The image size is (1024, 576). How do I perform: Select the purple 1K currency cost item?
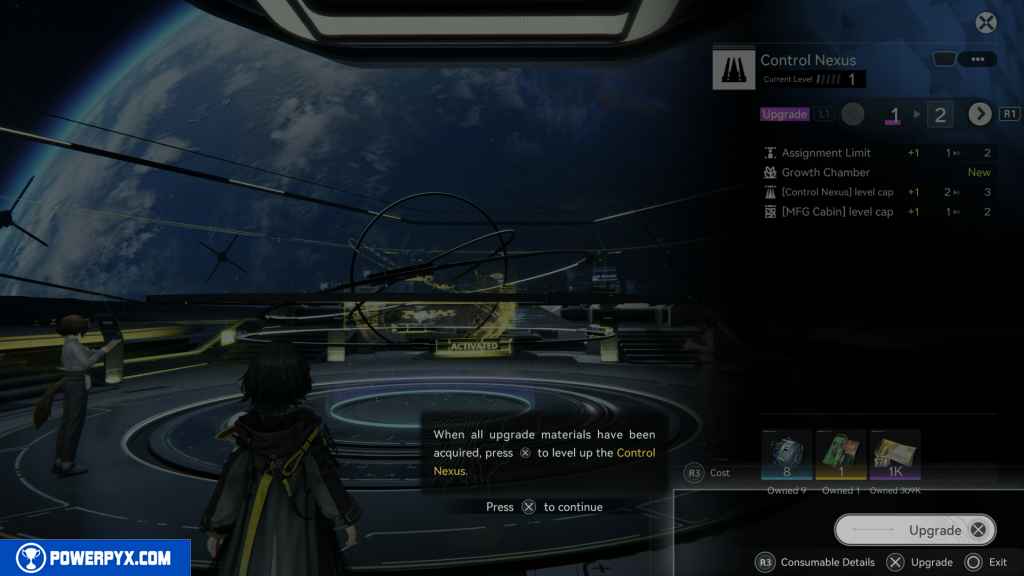click(894, 456)
